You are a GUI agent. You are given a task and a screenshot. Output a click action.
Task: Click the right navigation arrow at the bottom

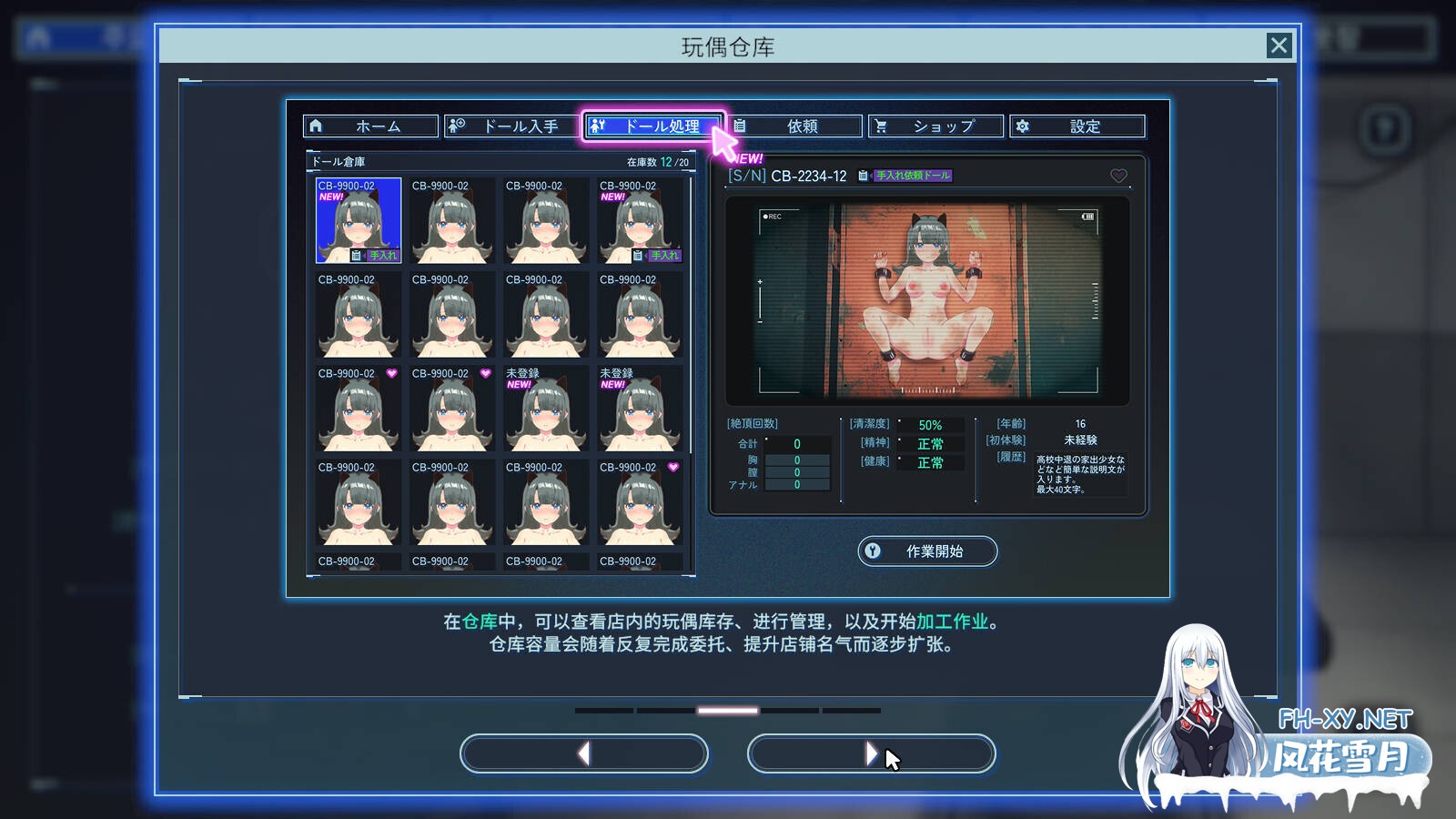(871, 753)
